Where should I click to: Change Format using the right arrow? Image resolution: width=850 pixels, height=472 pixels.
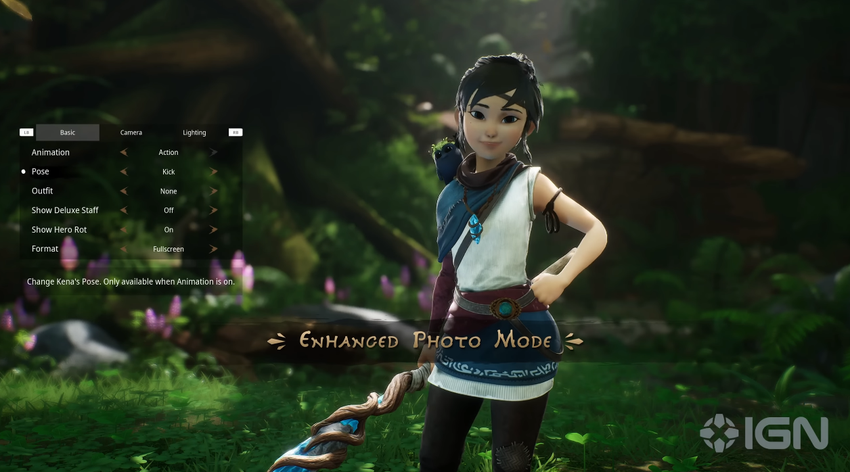(x=214, y=249)
